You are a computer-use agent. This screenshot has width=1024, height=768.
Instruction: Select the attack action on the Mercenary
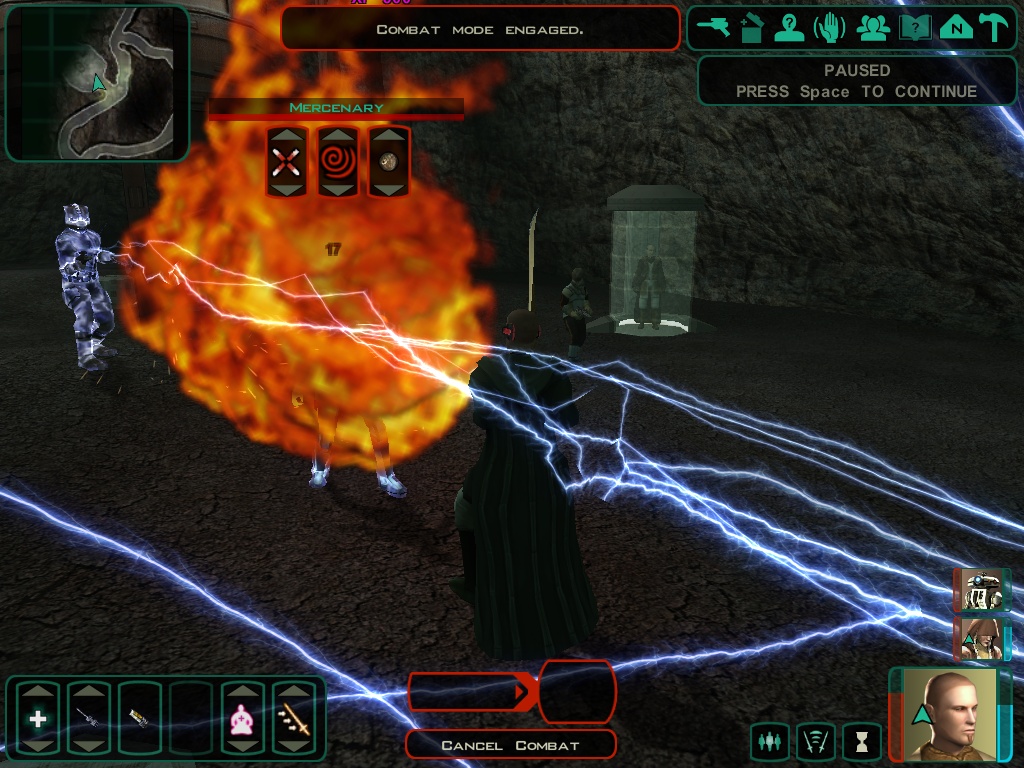coord(286,161)
